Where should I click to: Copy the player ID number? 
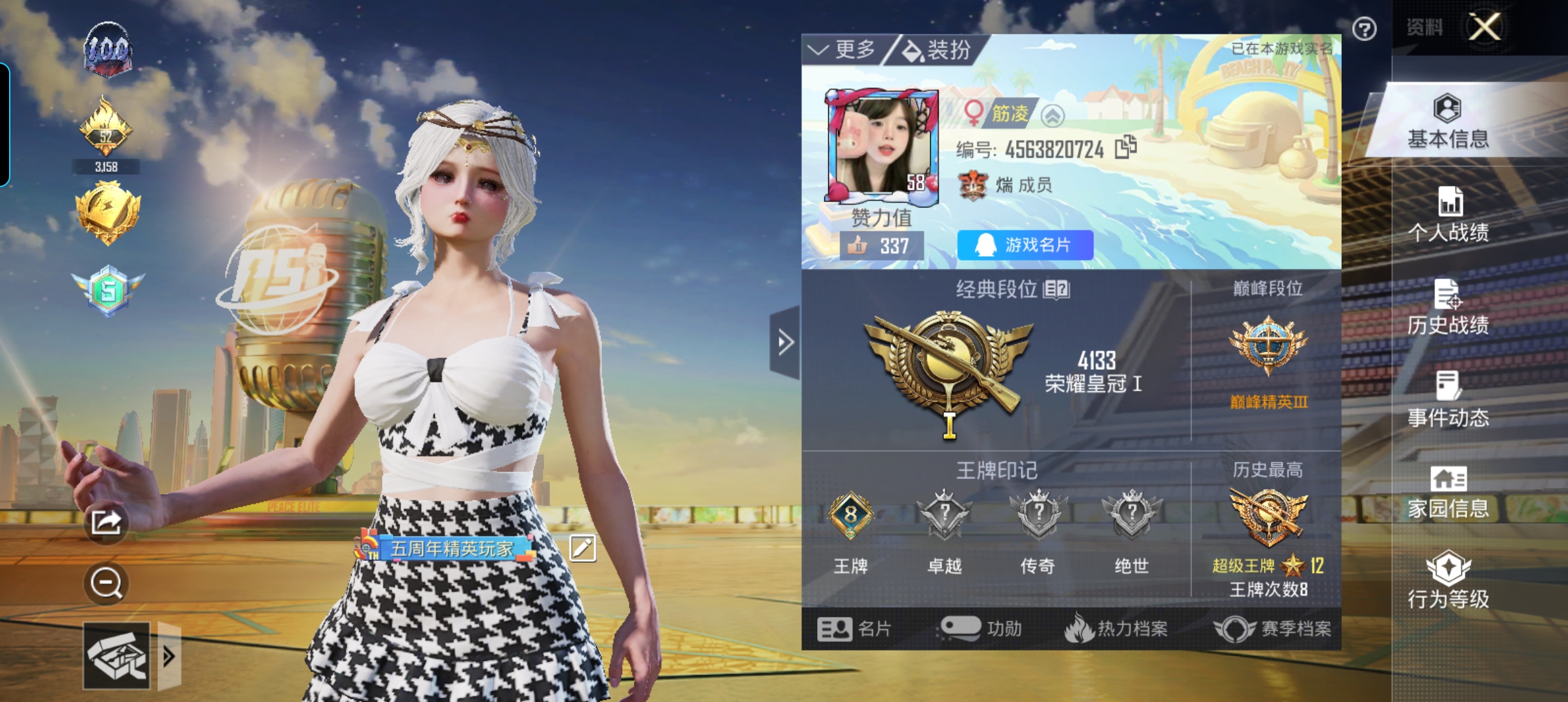click(x=1126, y=148)
